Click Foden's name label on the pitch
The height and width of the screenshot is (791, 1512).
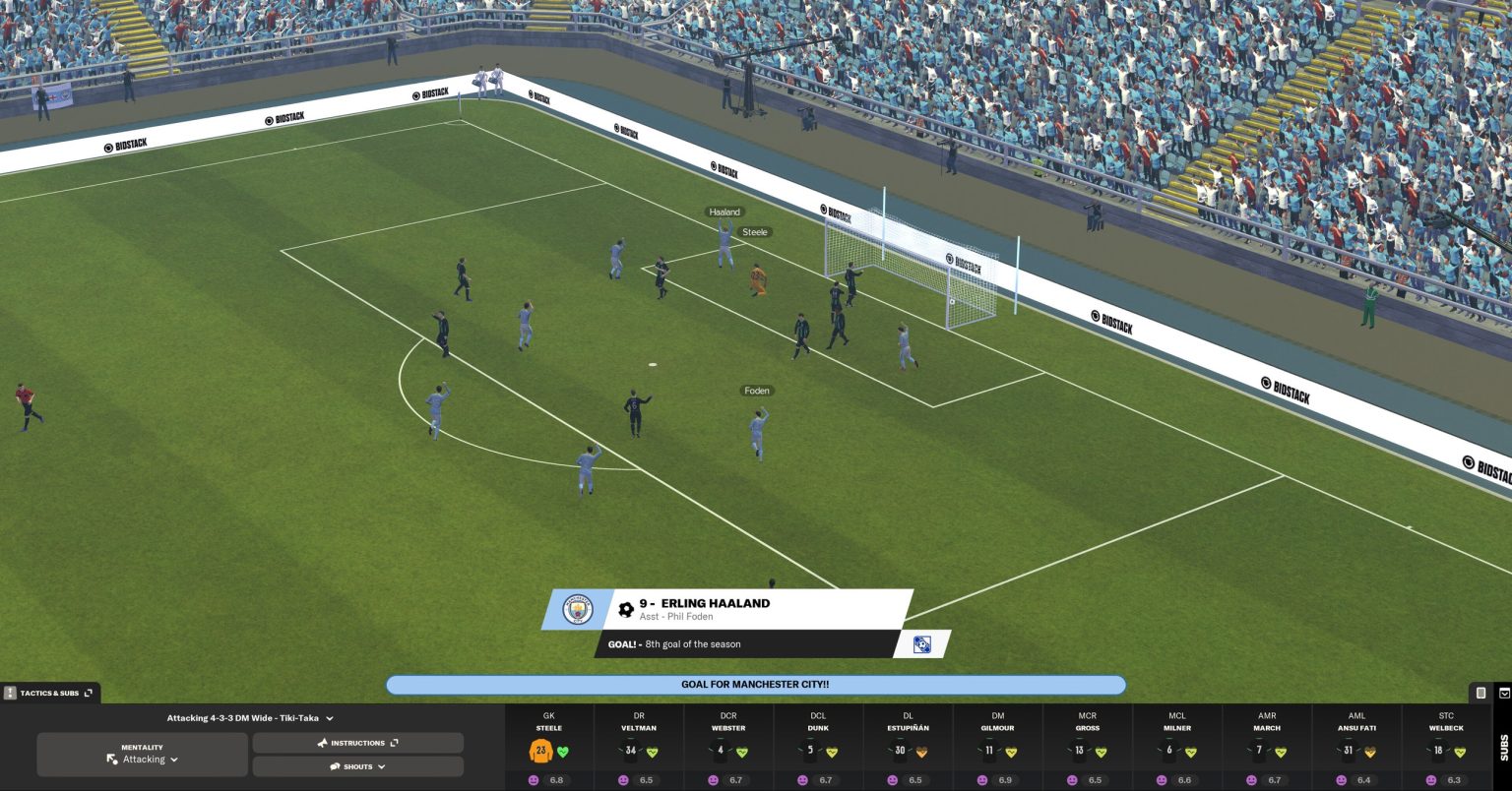758,391
